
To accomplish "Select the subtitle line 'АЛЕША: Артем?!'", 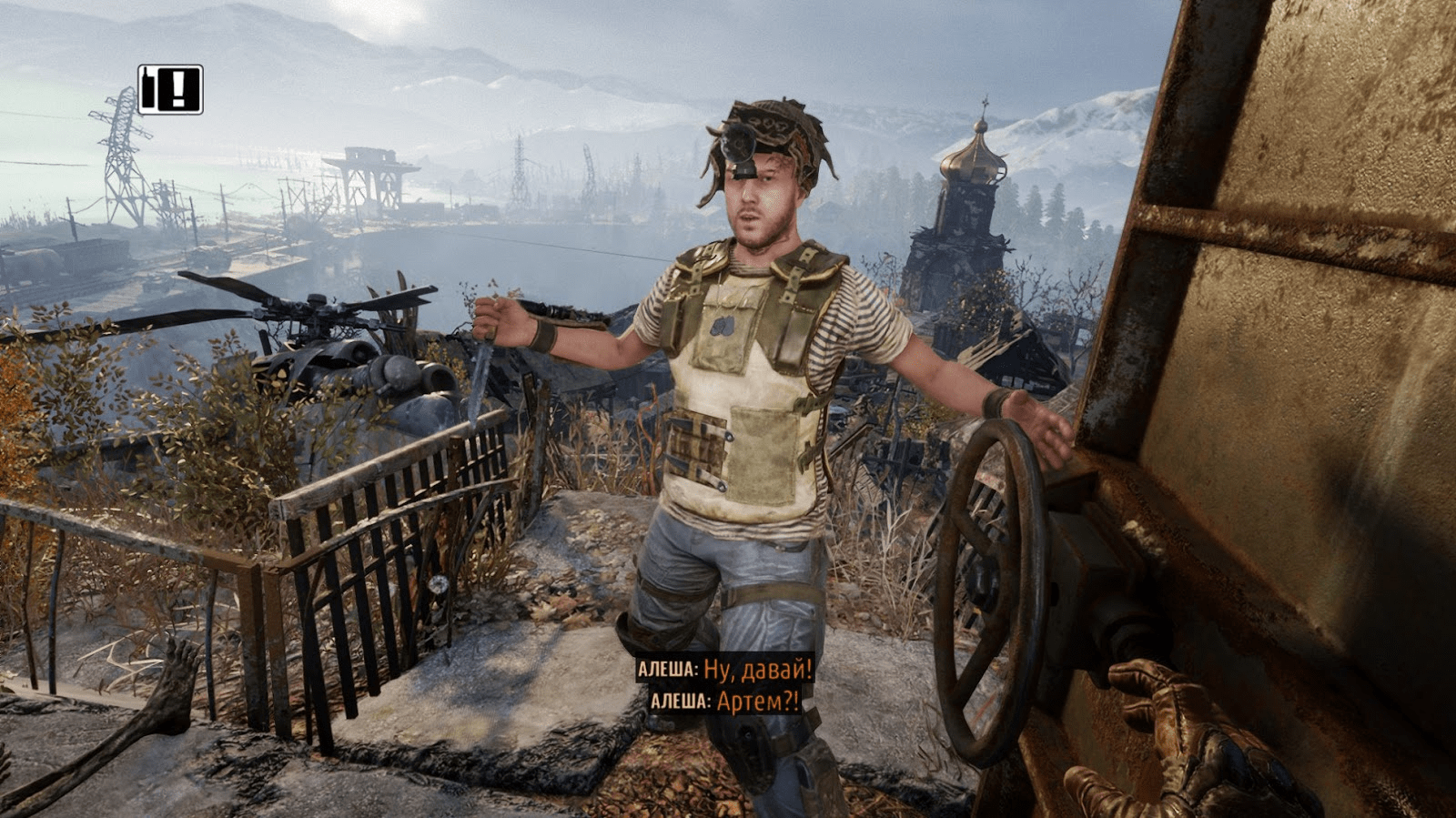I will tap(723, 702).
